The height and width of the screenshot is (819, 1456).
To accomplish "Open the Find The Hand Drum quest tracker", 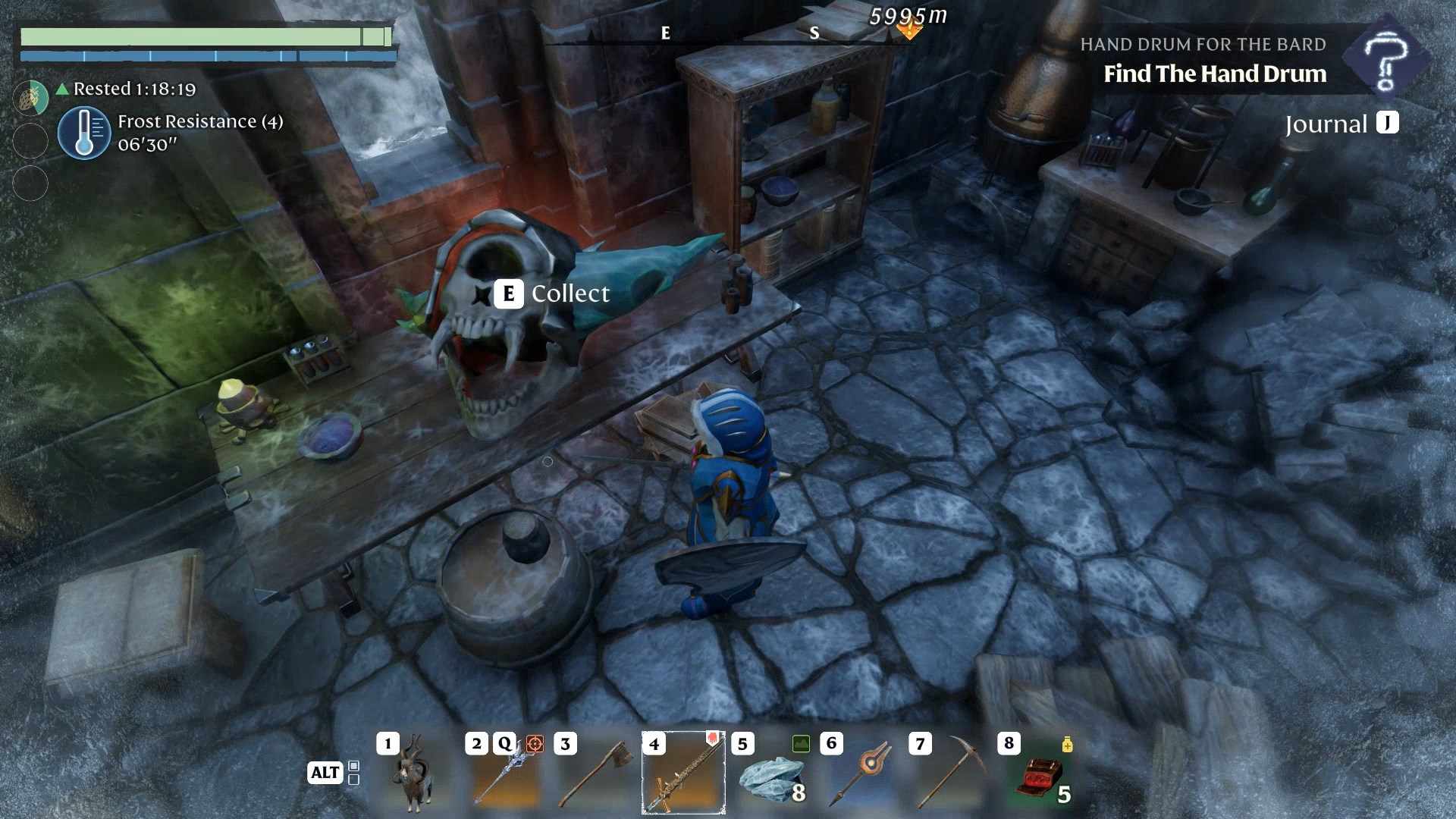I will (1214, 74).
